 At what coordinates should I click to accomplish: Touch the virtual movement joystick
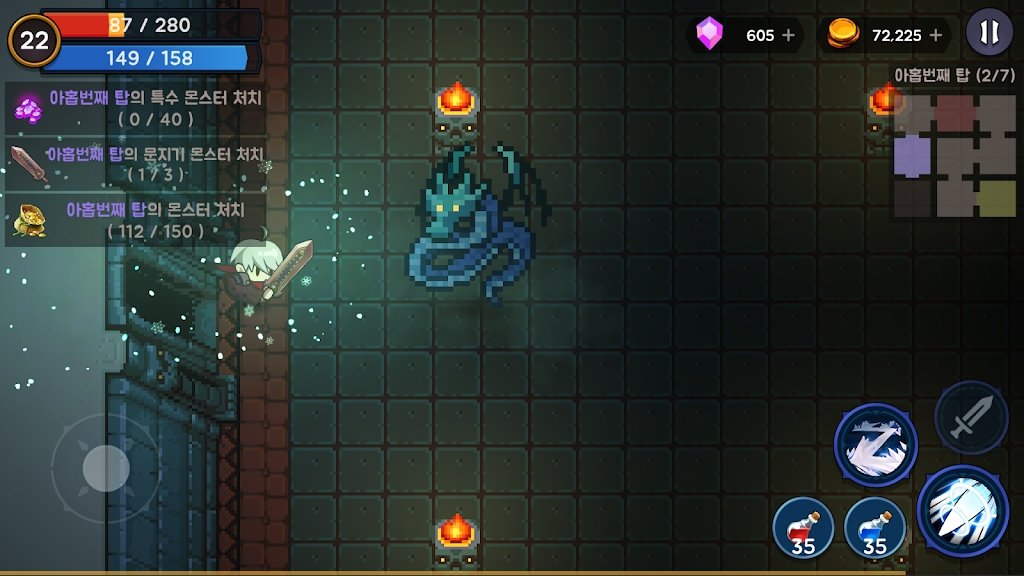pyautogui.click(x=105, y=468)
